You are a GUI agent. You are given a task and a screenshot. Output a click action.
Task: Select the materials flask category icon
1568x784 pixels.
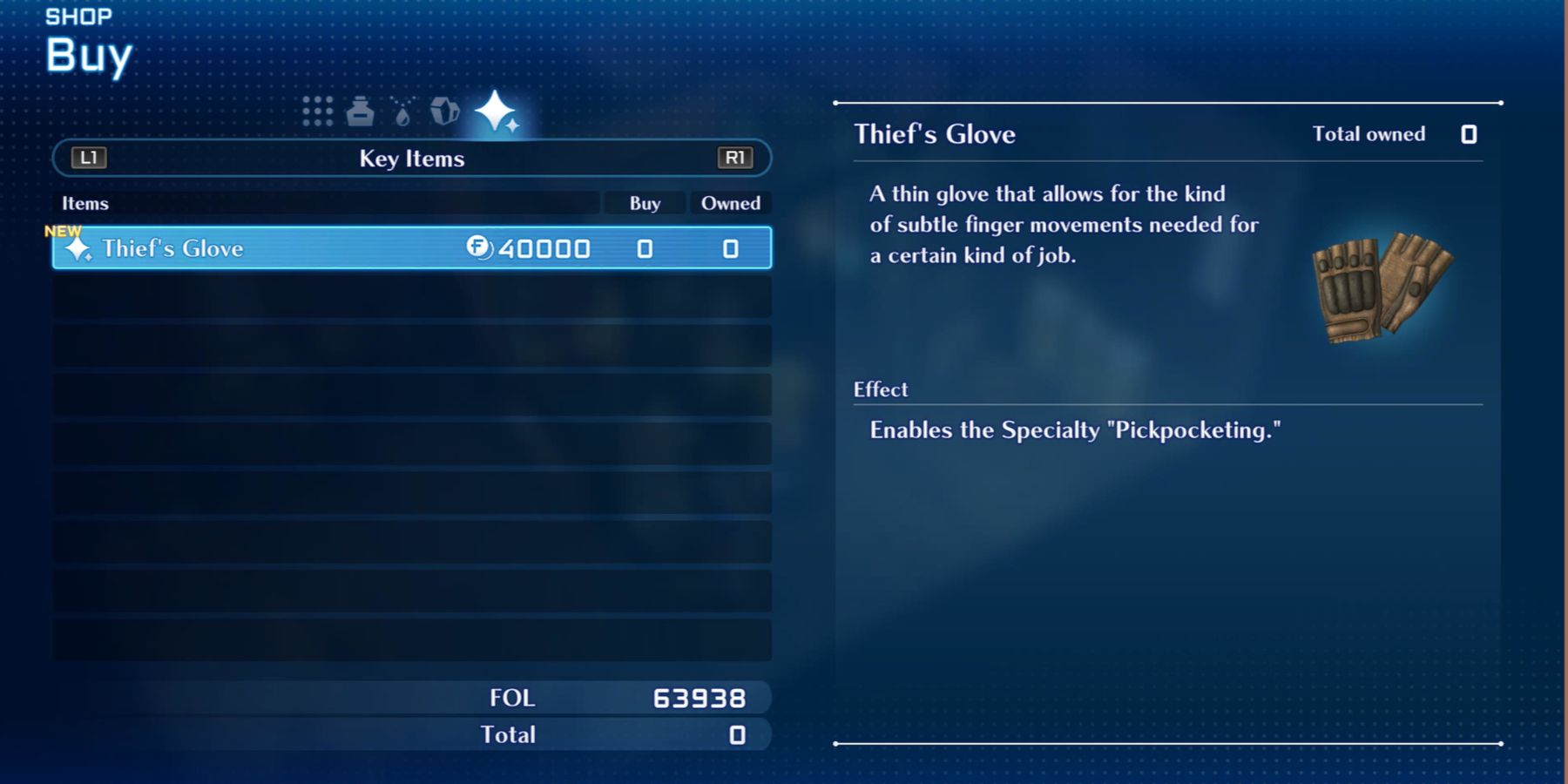402,112
